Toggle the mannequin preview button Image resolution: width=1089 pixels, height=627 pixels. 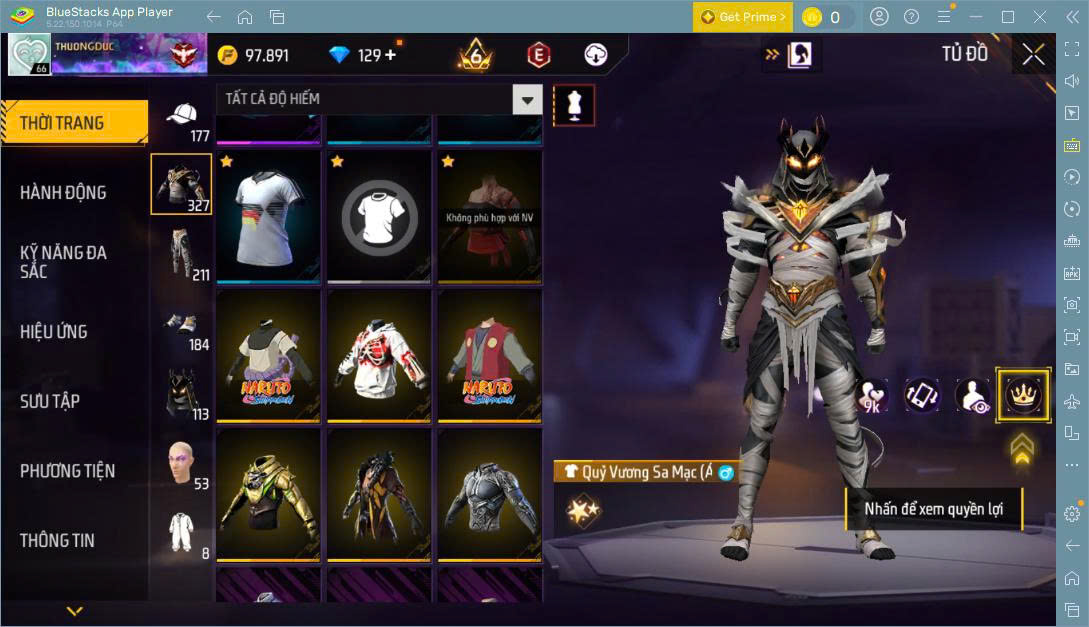(x=574, y=104)
